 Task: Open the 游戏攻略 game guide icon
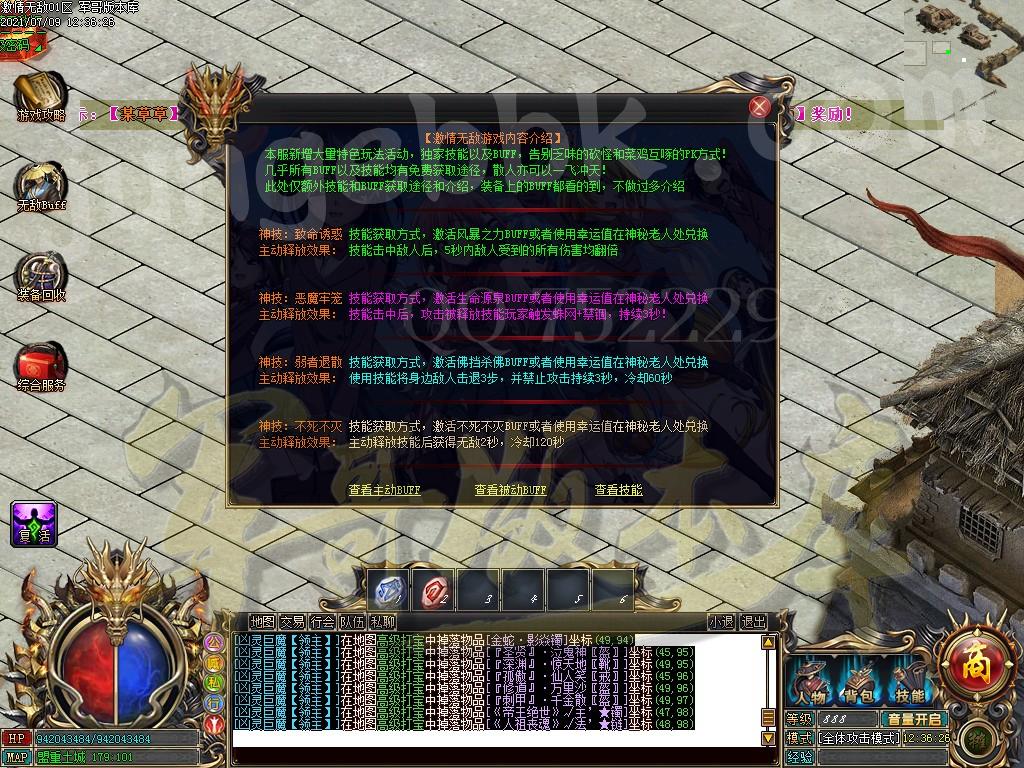pos(40,96)
